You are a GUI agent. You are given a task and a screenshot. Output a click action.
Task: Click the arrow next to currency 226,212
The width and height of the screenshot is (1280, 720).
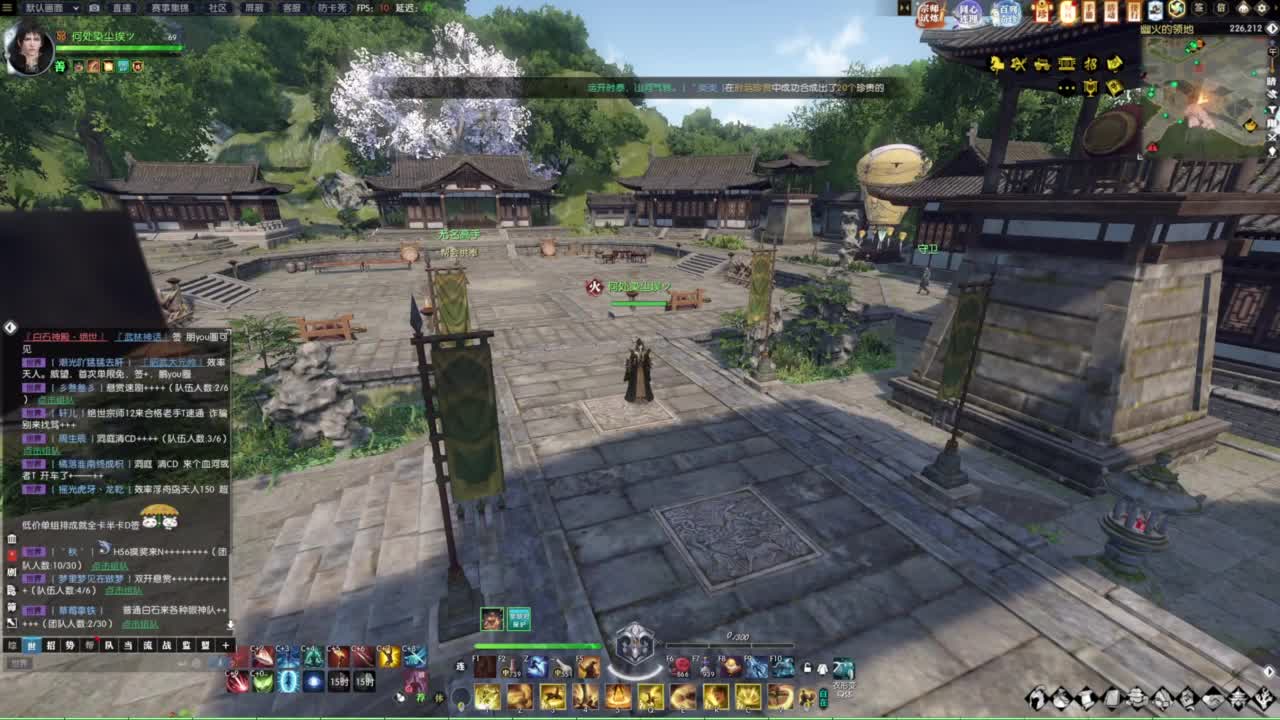click(1271, 28)
